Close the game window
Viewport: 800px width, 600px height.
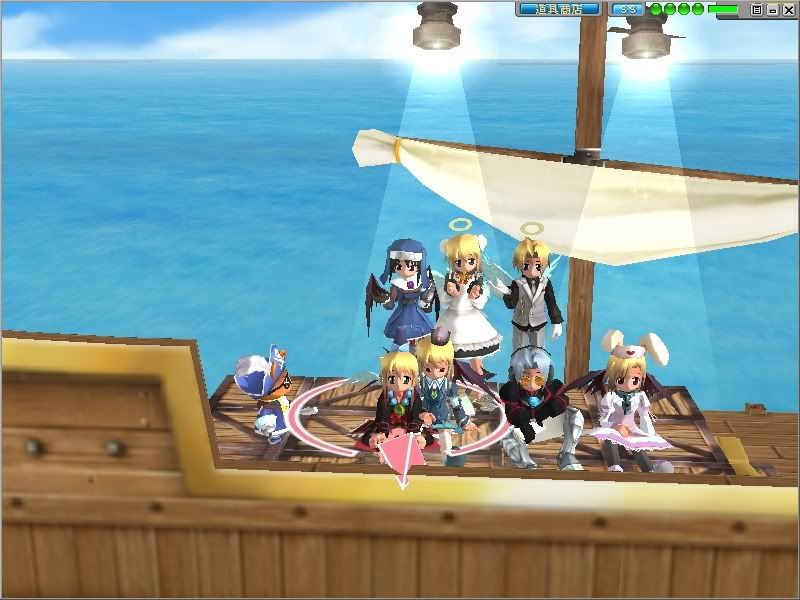pos(787,9)
